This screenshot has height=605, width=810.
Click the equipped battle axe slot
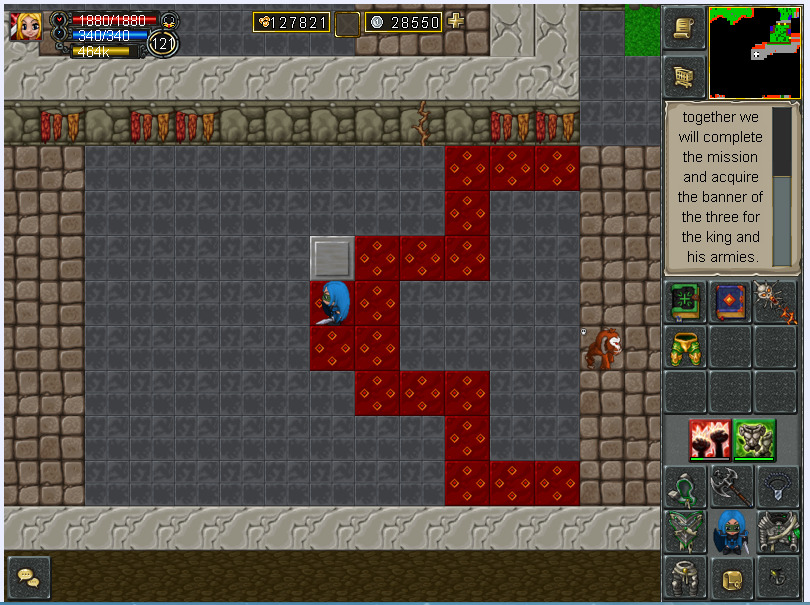(731, 486)
